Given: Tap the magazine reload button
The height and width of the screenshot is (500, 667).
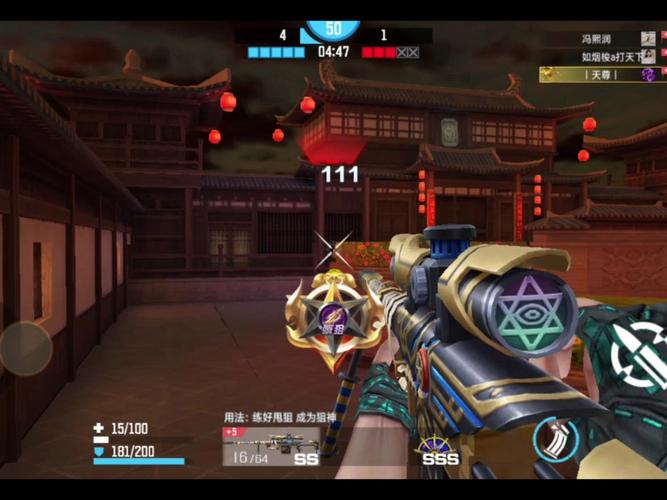Looking at the screenshot, I should [555, 440].
